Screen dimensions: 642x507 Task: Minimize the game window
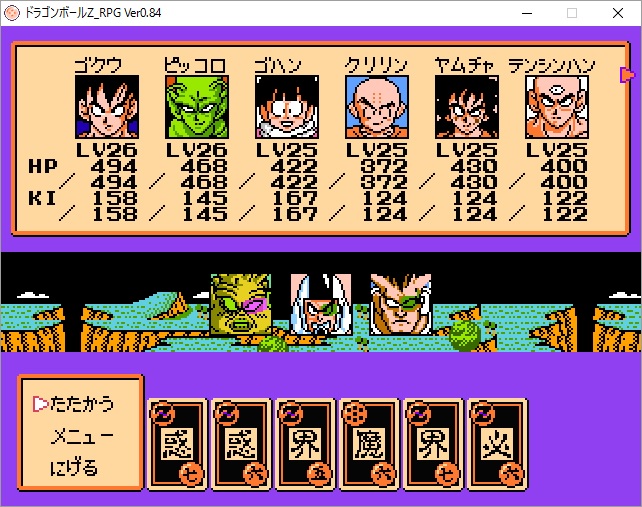pyautogui.click(x=527, y=13)
